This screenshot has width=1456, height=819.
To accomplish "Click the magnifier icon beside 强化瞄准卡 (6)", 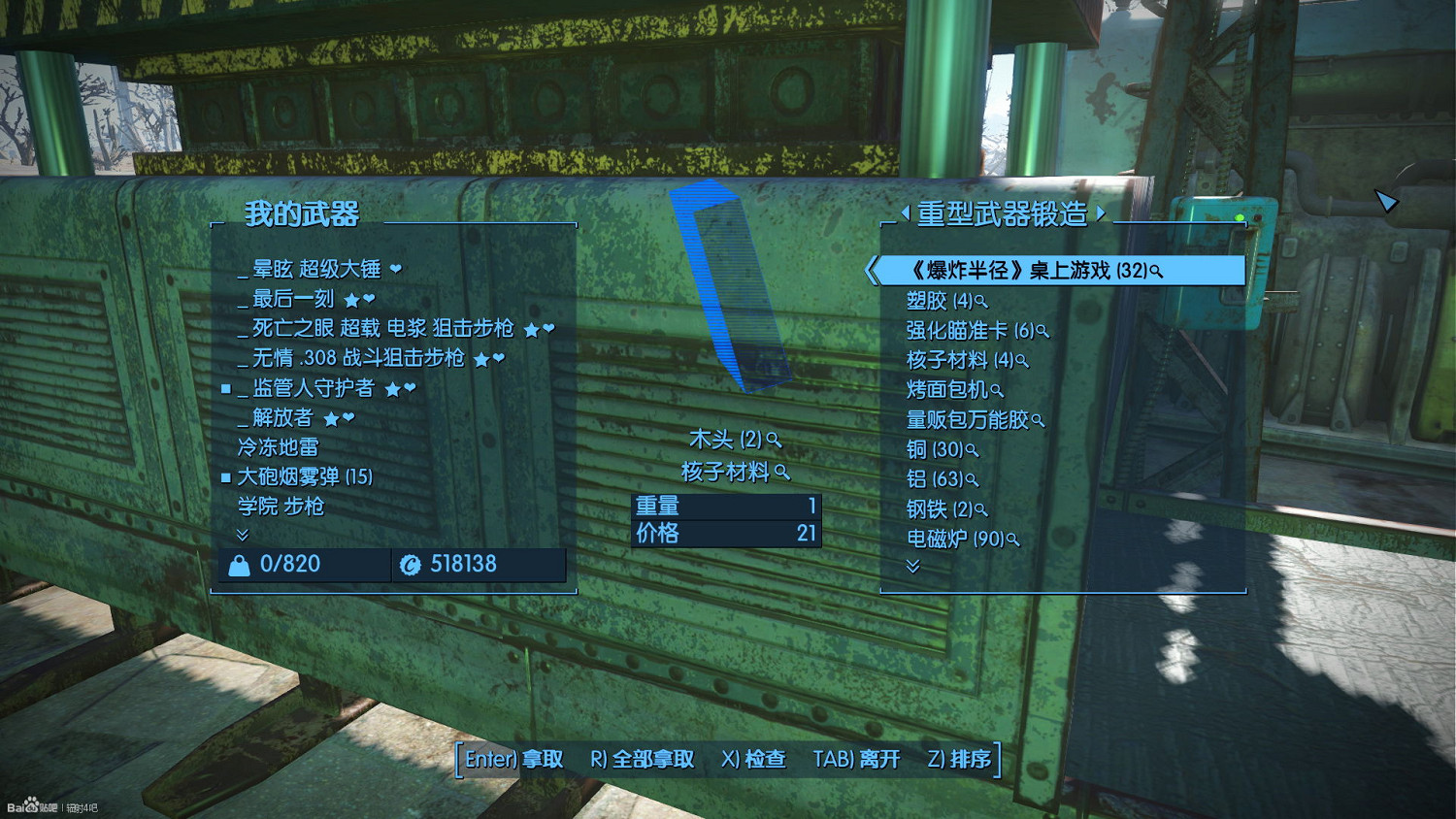I will click(1043, 331).
